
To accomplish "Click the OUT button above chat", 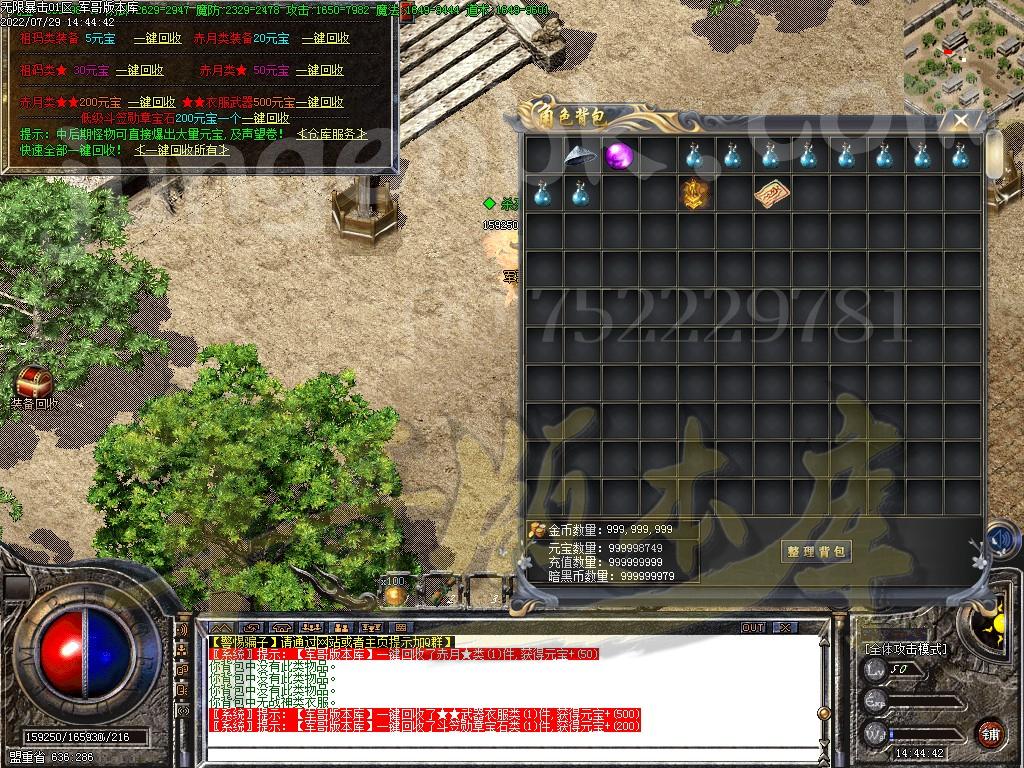I will (753, 627).
